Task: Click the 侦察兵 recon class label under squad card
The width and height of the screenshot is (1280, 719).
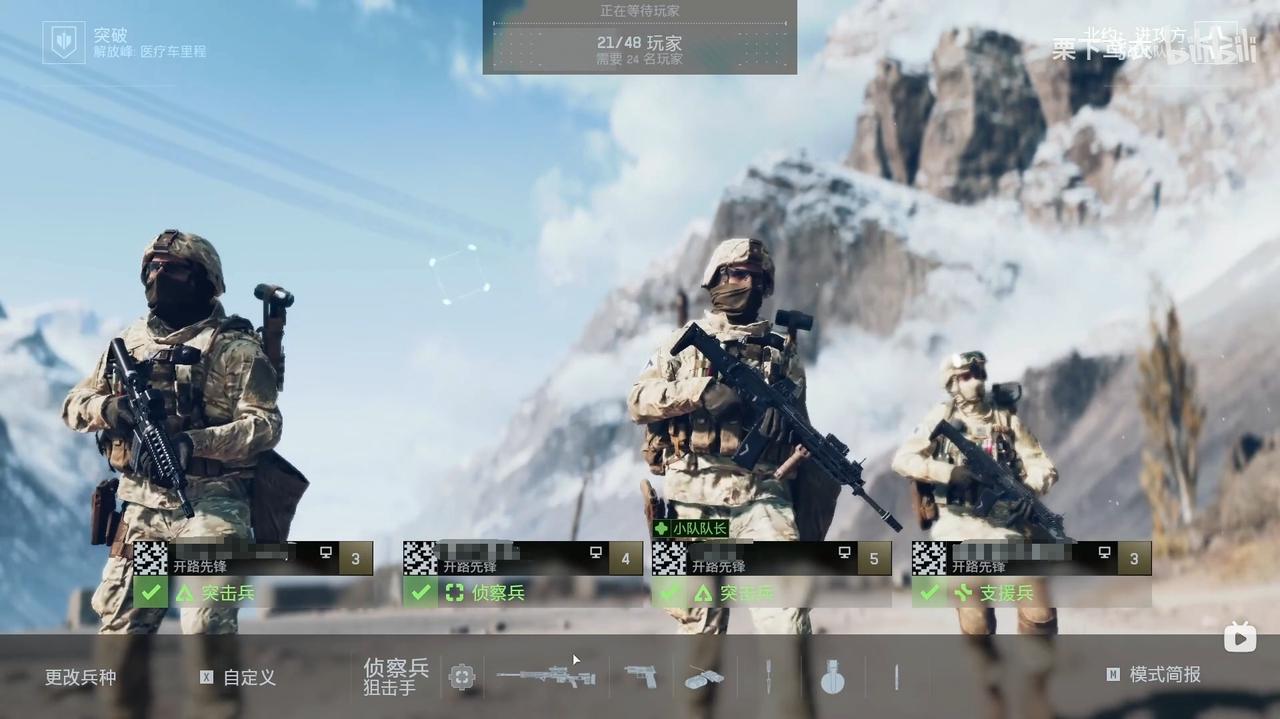Action: [497, 593]
